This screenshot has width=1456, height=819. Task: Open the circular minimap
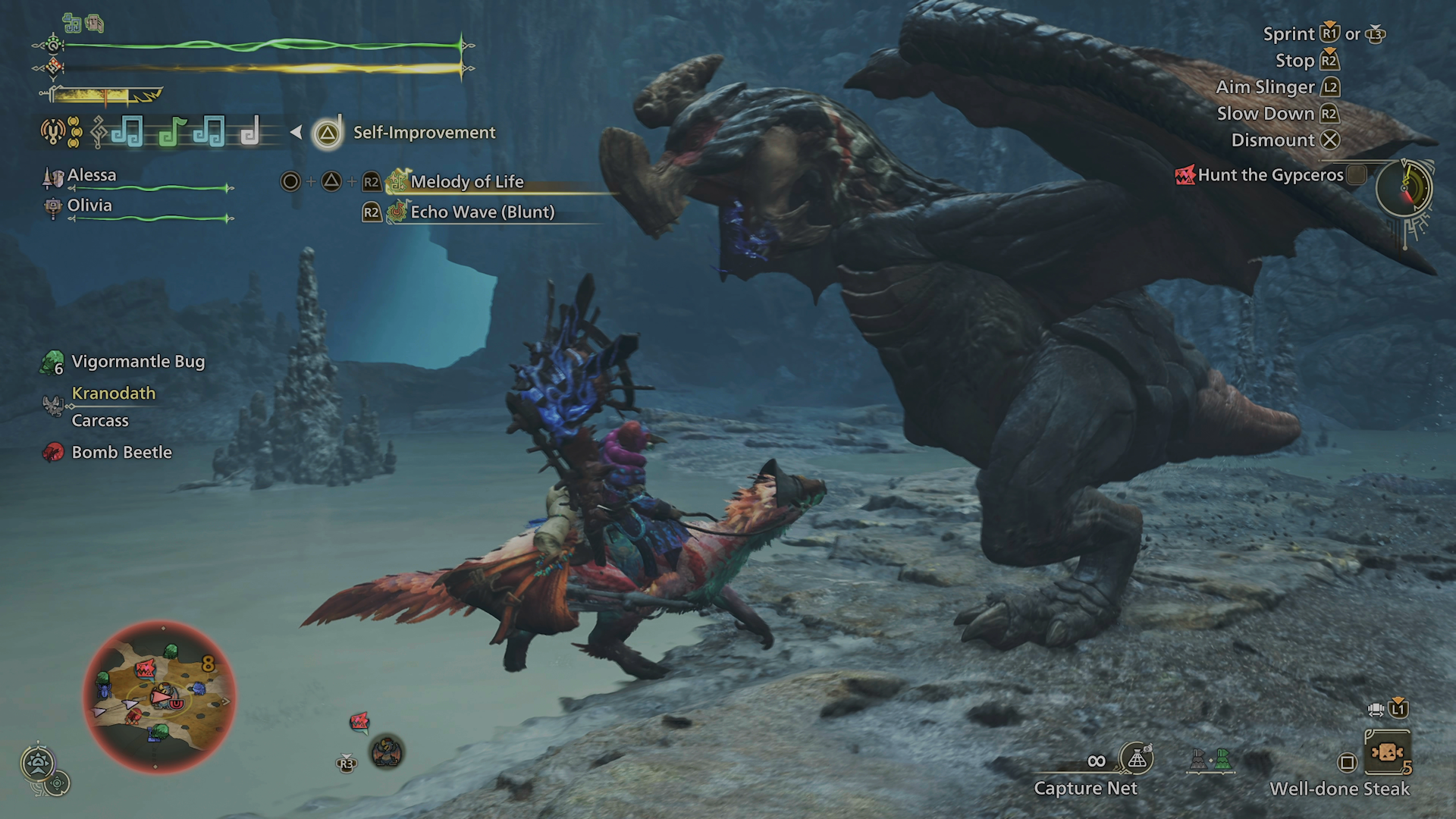click(159, 696)
